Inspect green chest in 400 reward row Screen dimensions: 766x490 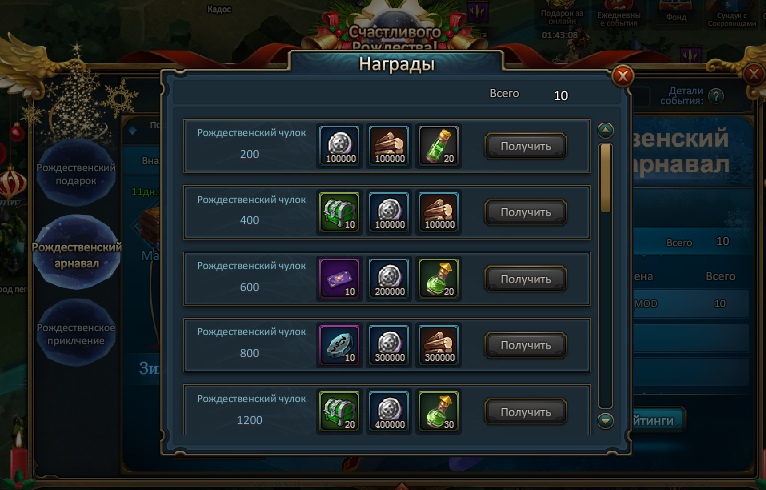pyautogui.click(x=337, y=211)
